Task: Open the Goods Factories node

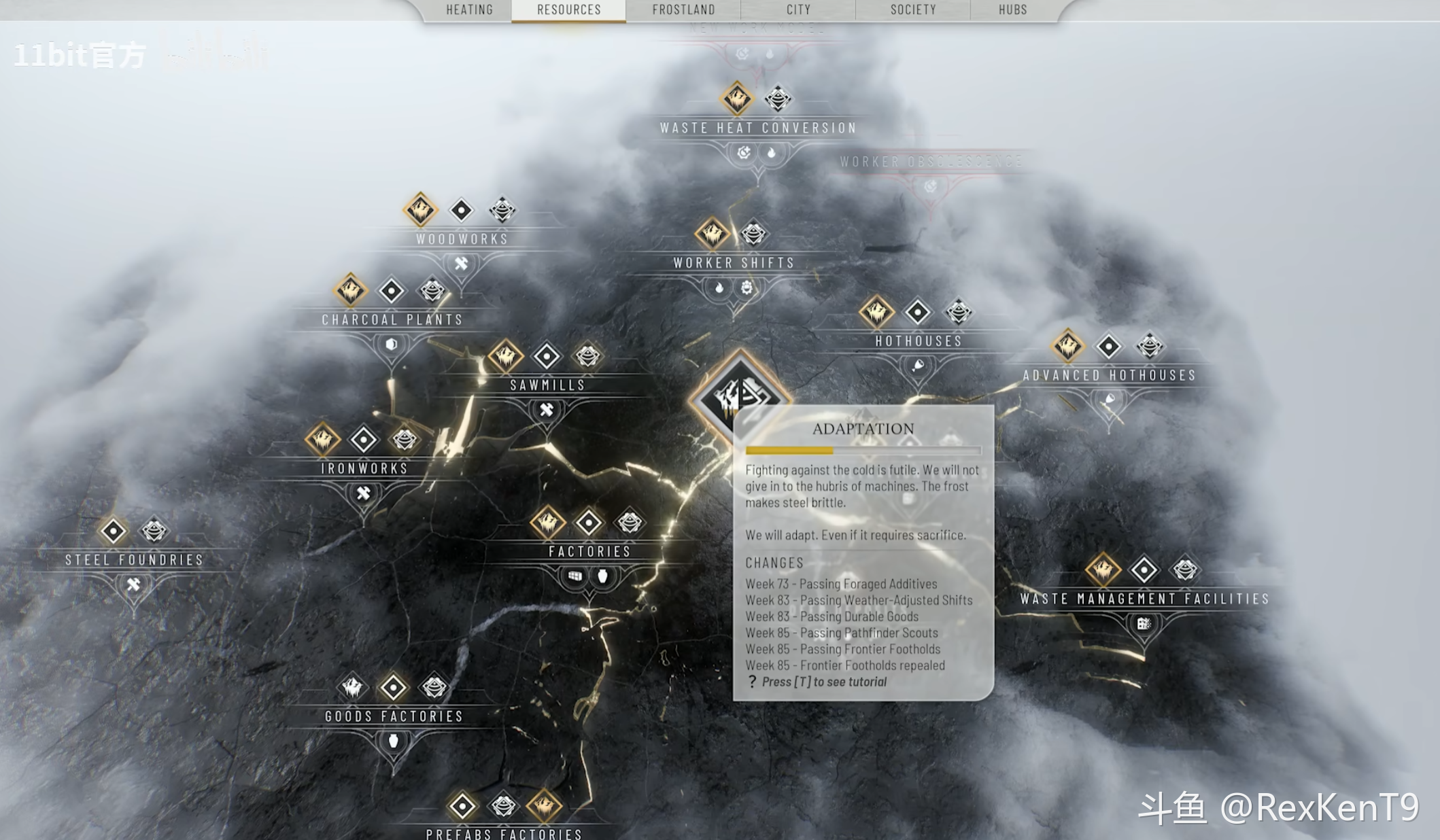Action: coord(394,716)
